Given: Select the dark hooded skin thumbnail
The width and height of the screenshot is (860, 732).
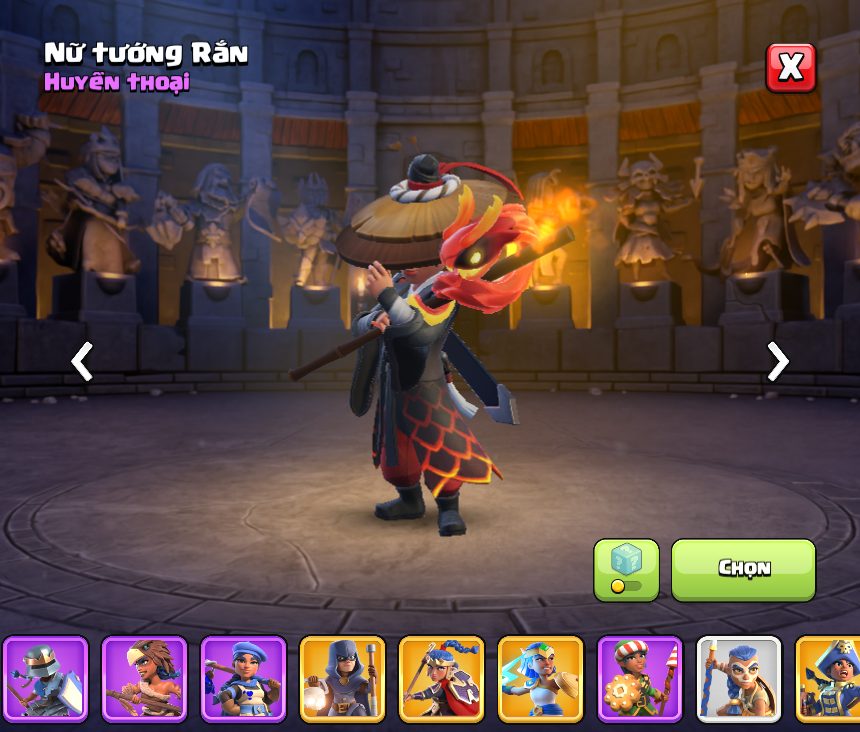Looking at the screenshot, I should [342, 679].
